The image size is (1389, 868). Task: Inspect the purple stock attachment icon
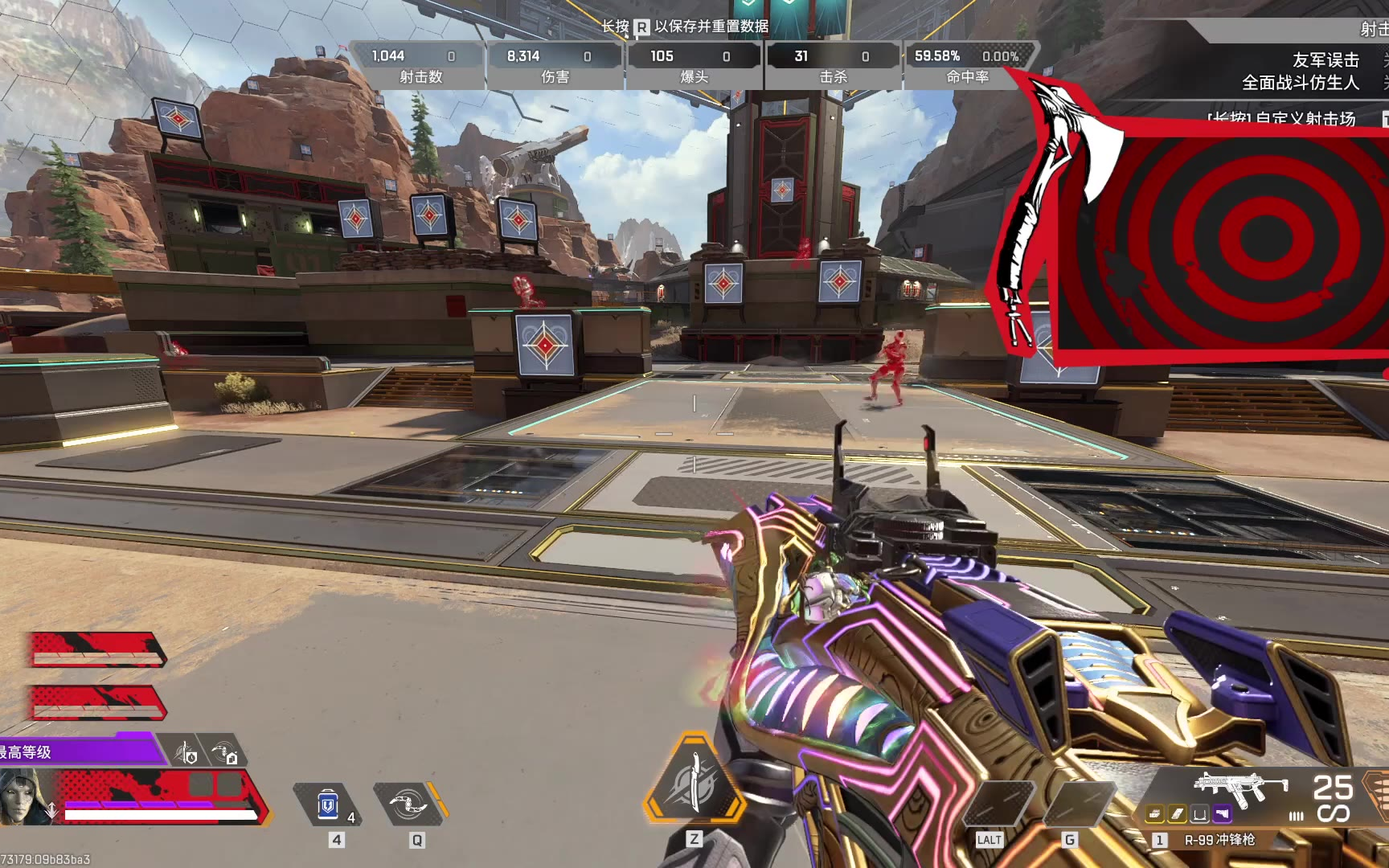pos(1223,814)
